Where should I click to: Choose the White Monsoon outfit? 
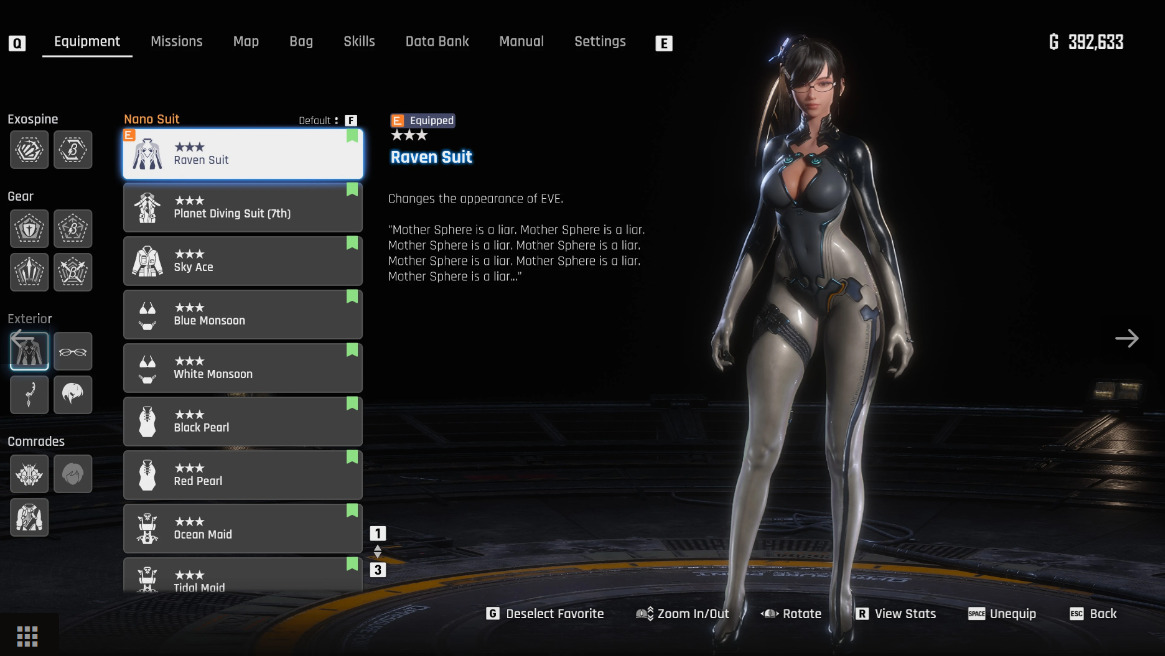(x=243, y=368)
